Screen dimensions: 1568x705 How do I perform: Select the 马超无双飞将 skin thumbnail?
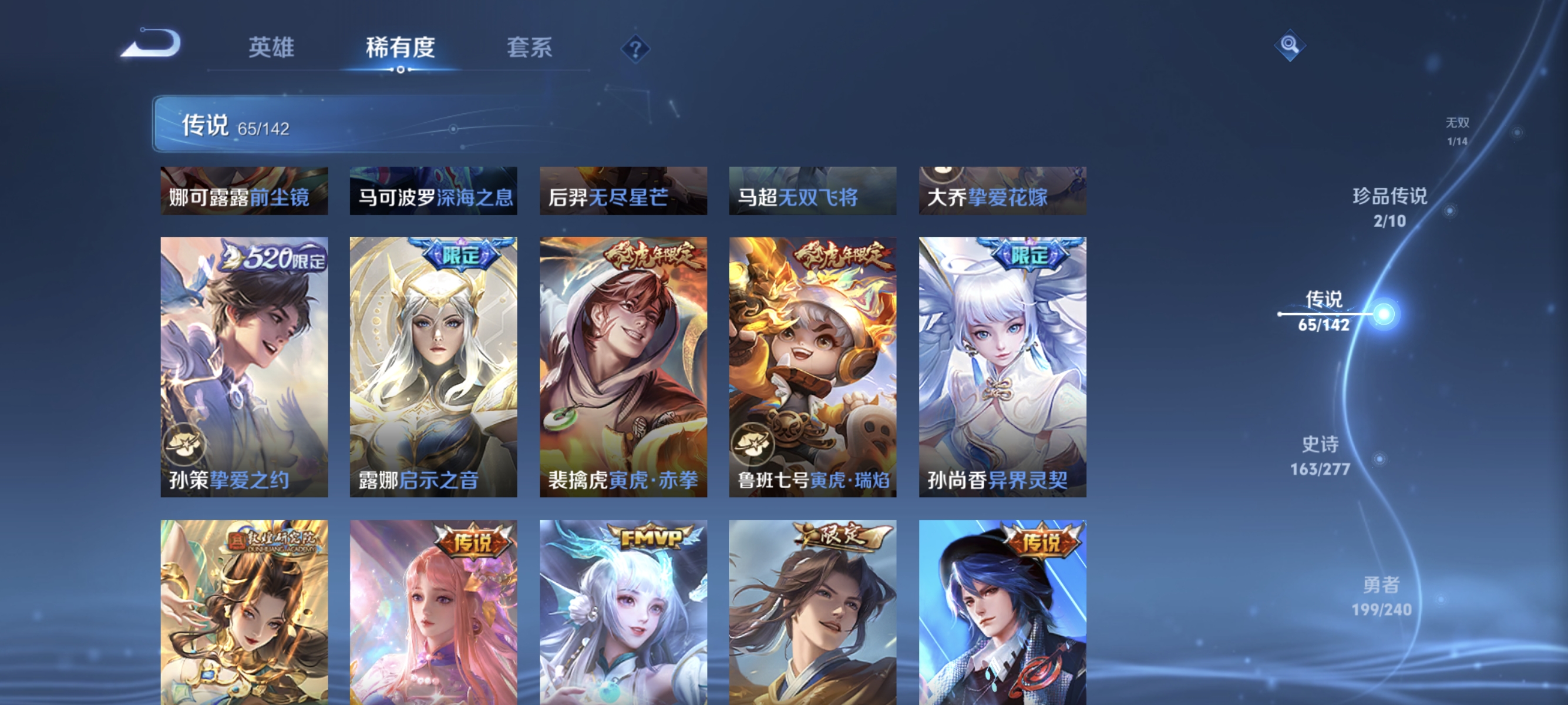click(813, 190)
